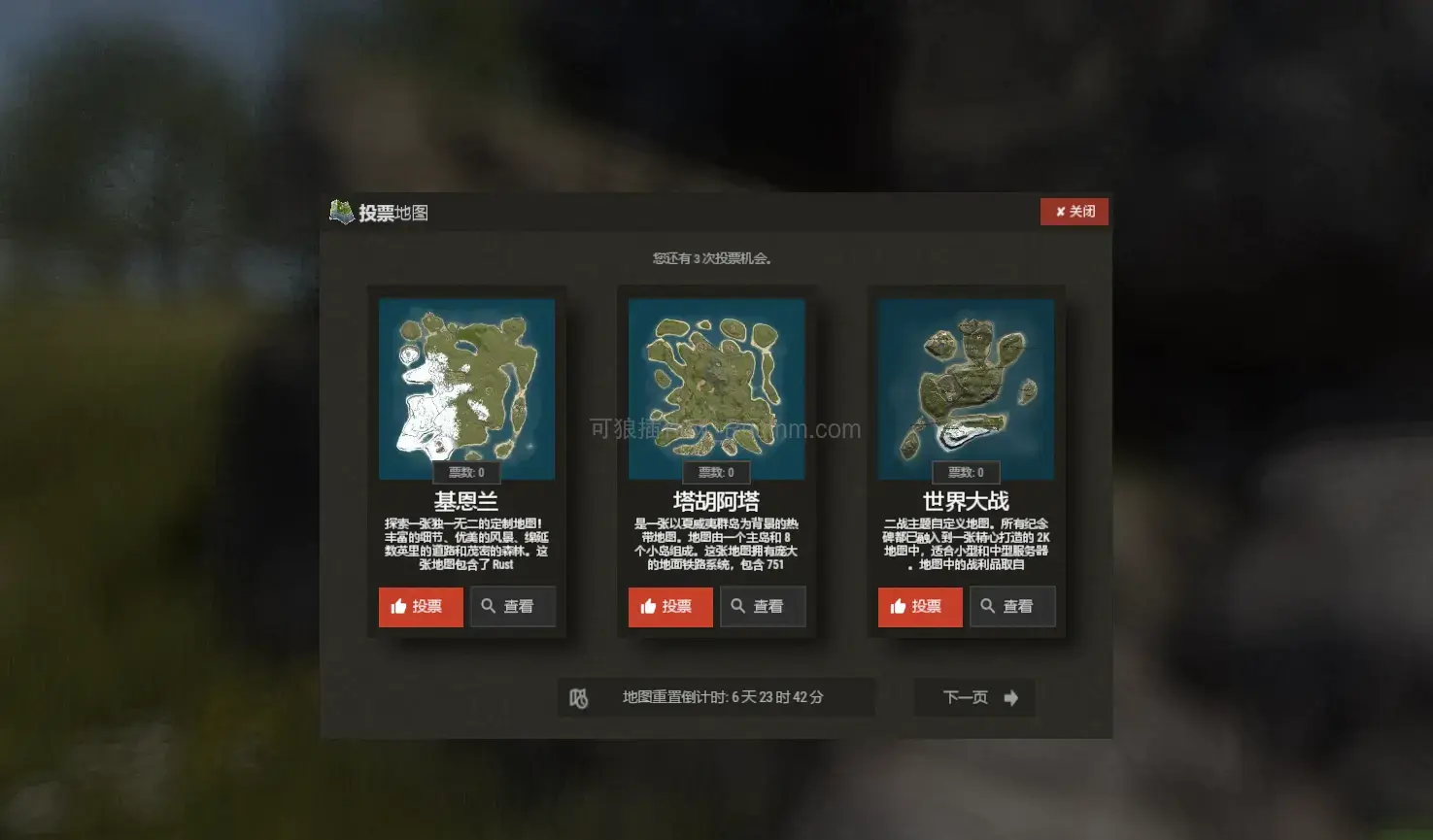
Task: View the 基恩兰 map details
Action: (x=512, y=607)
